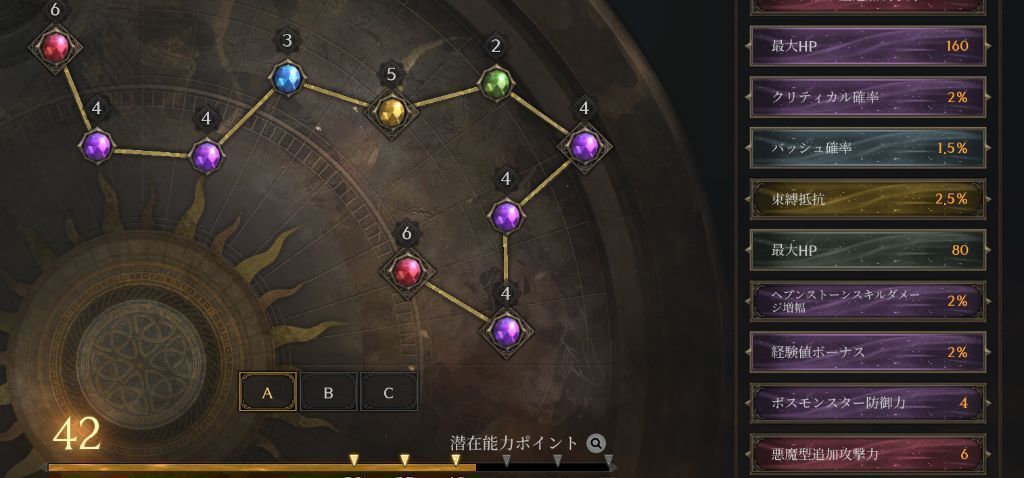Switch to preset tab C
Screen dimensions: 1024x478
click(x=389, y=393)
